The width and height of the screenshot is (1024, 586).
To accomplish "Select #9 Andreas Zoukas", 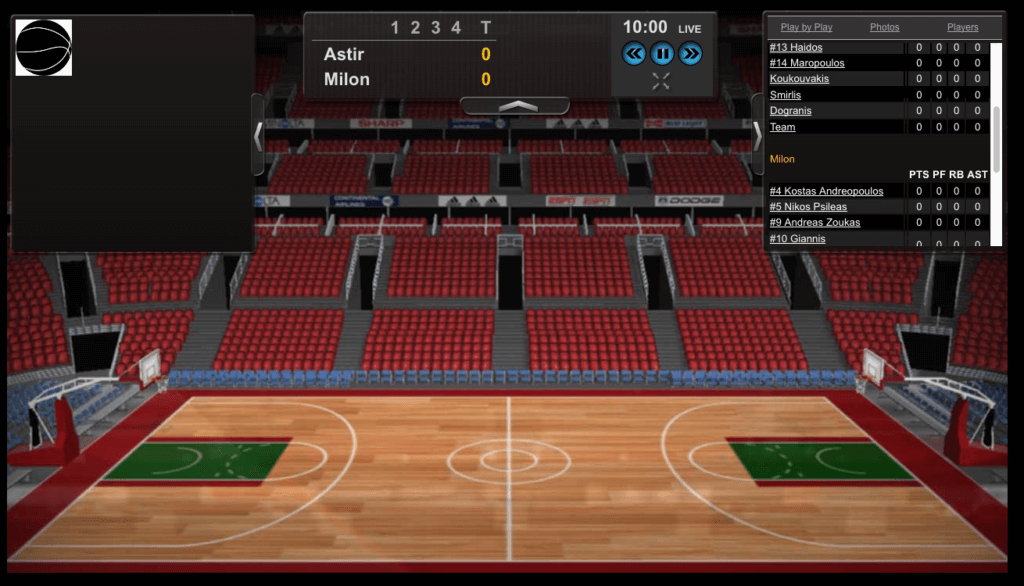I will coord(815,223).
